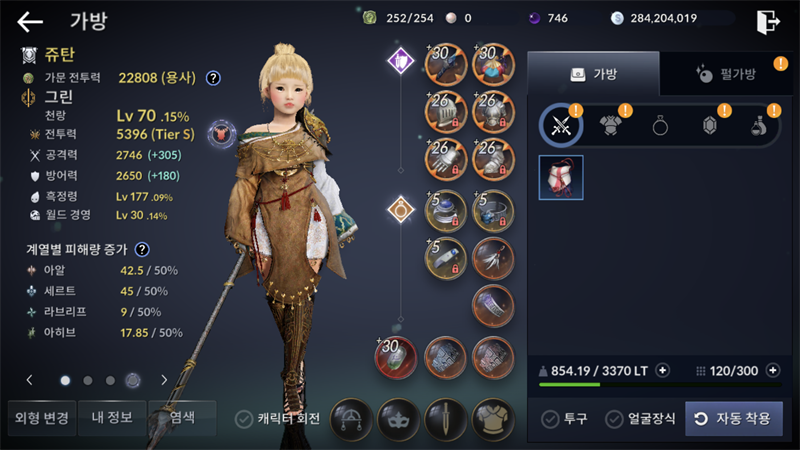Open the 내 정보 info panel

click(112, 418)
